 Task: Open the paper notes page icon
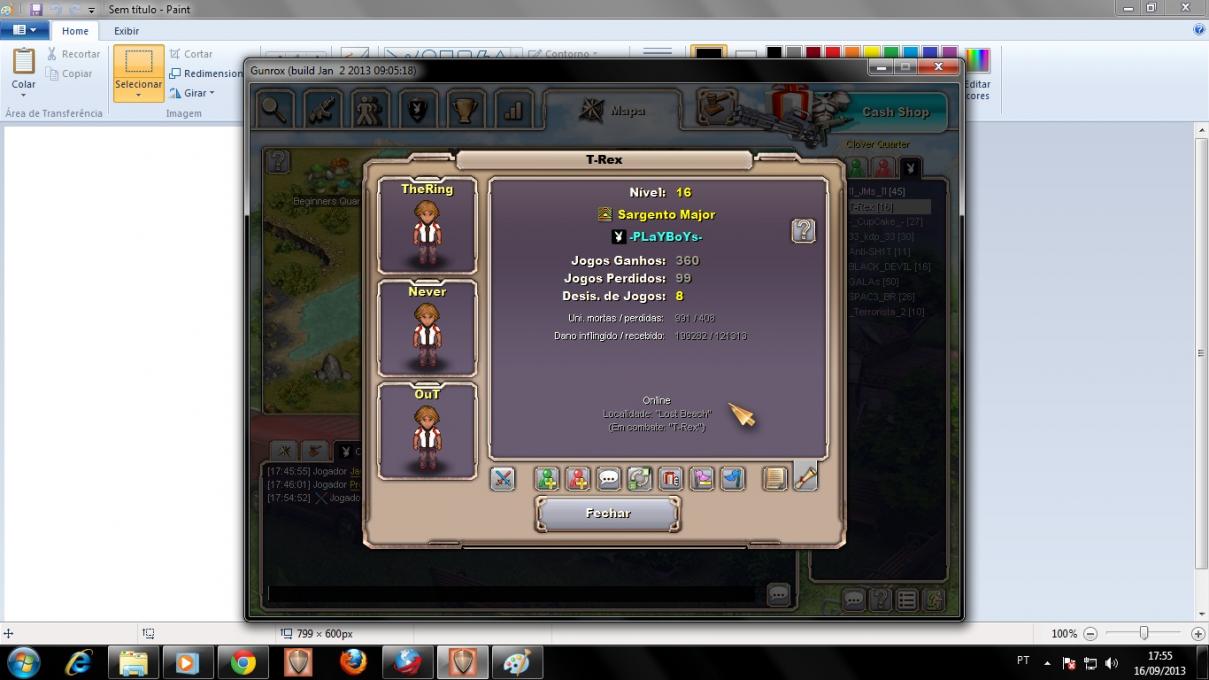[775, 479]
